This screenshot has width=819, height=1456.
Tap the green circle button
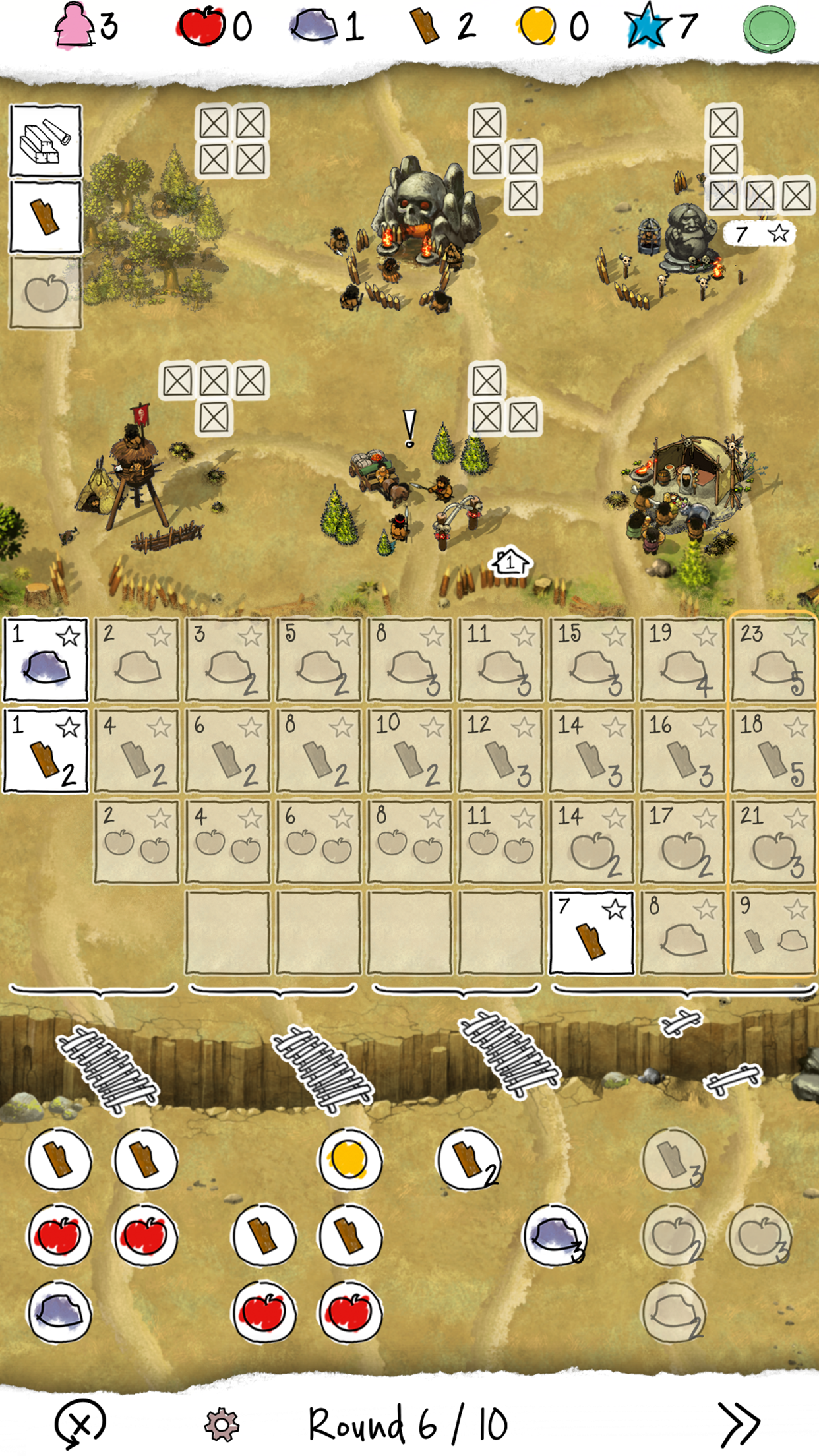pos(768,28)
